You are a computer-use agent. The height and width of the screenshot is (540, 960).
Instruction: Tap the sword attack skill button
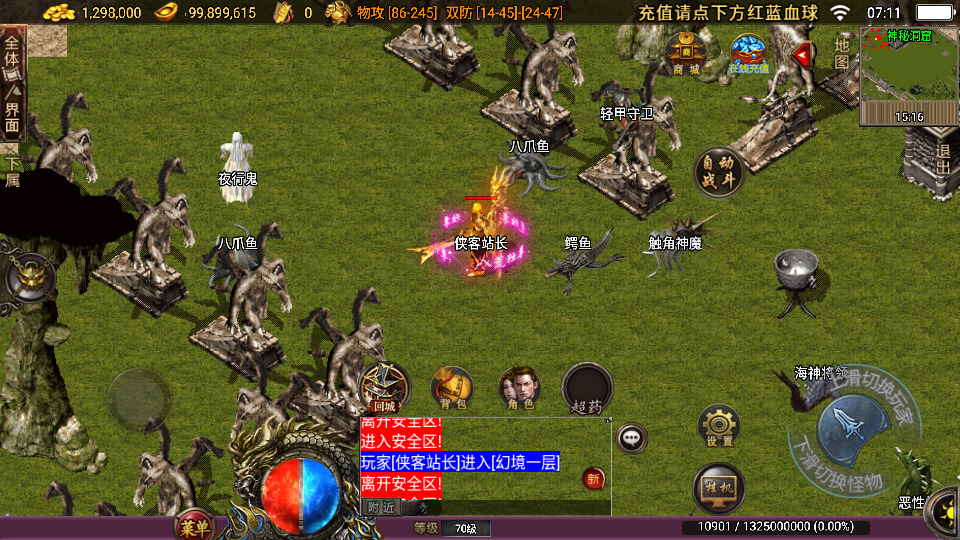[848, 427]
